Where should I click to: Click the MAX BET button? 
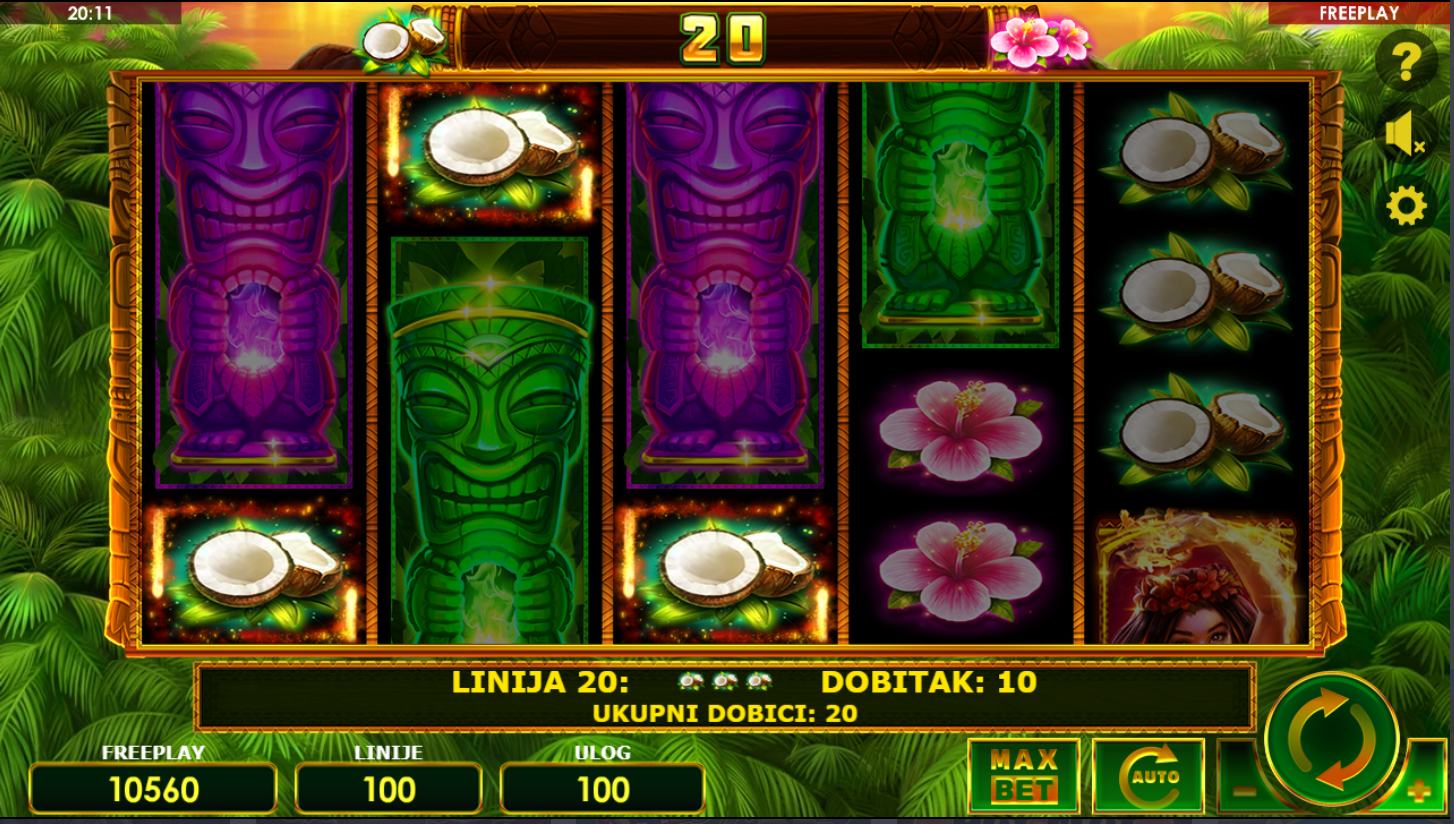1023,777
